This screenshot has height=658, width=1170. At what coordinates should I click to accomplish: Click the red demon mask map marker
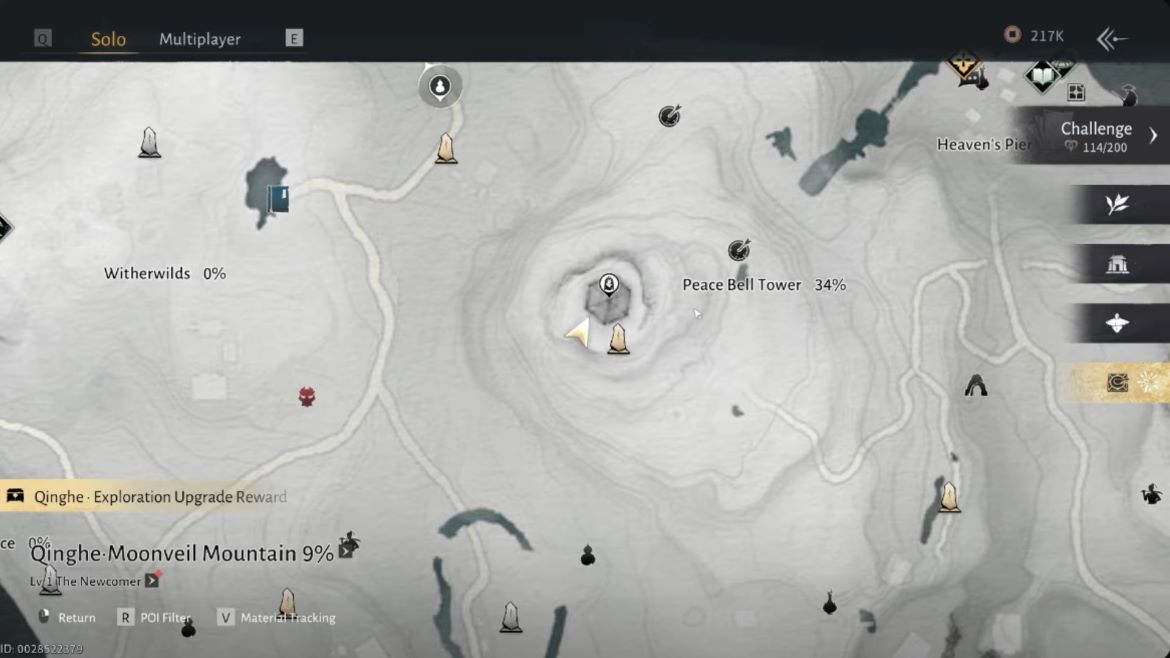click(x=307, y=397)
